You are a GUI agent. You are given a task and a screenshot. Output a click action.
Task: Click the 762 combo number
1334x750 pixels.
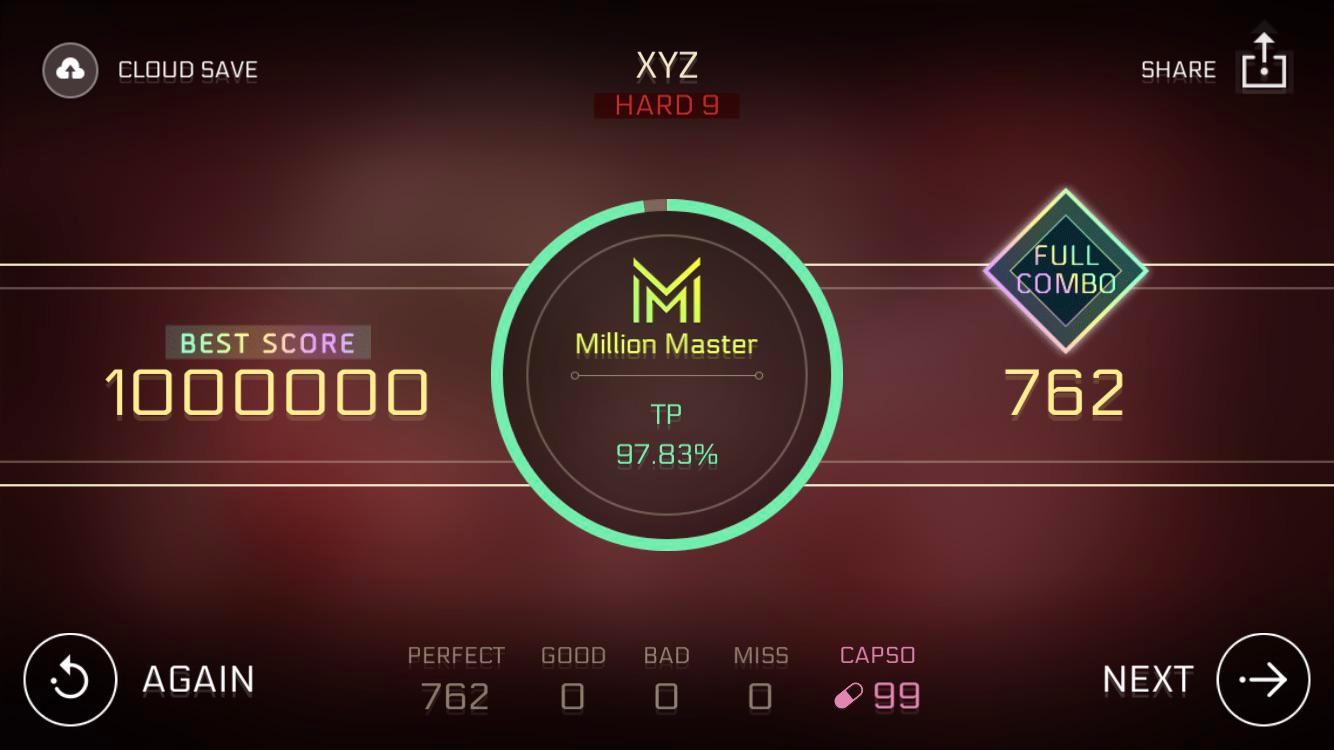point(1065,392)
